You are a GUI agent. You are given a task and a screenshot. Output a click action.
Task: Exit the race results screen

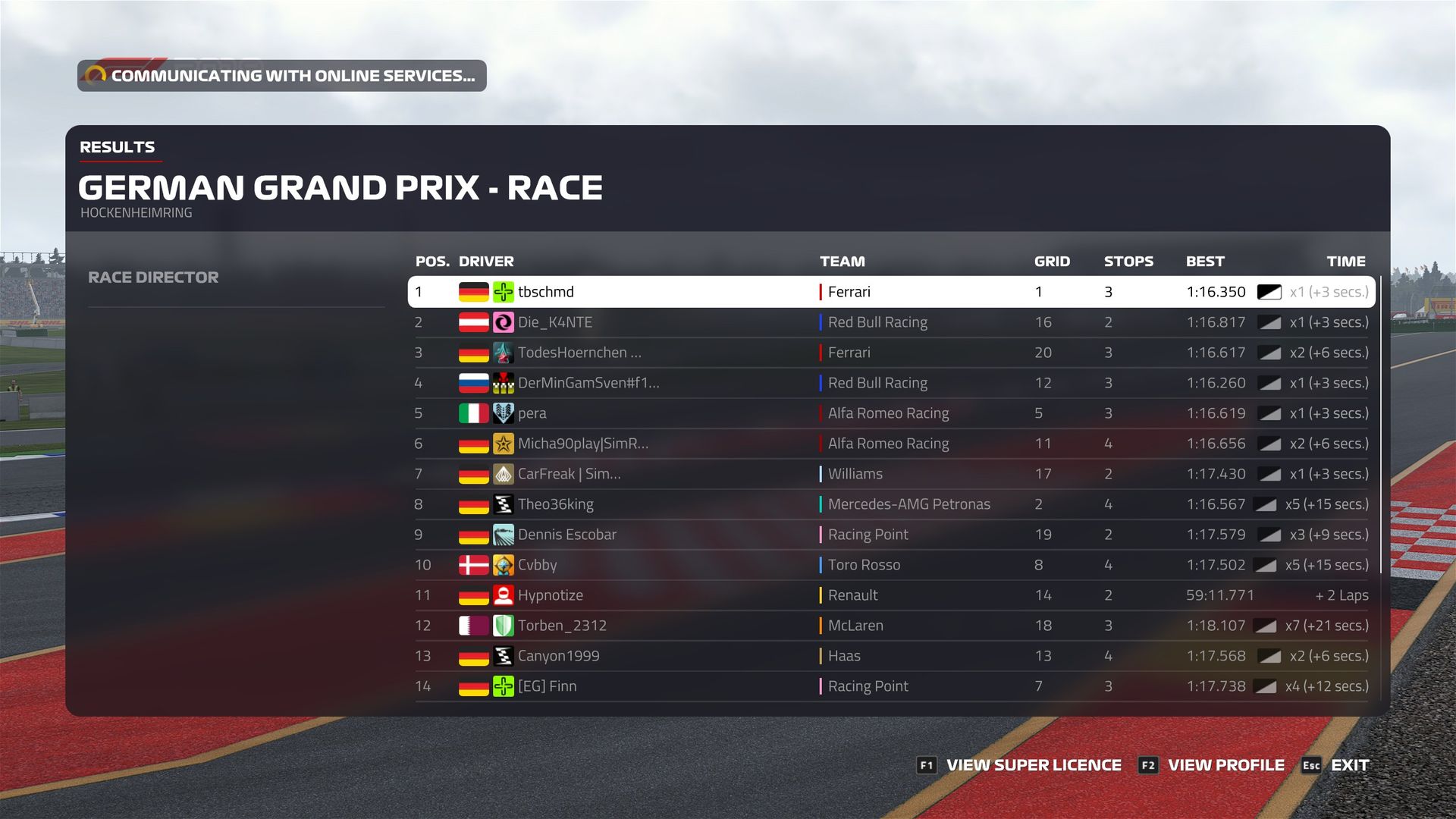click(1336, 765)
